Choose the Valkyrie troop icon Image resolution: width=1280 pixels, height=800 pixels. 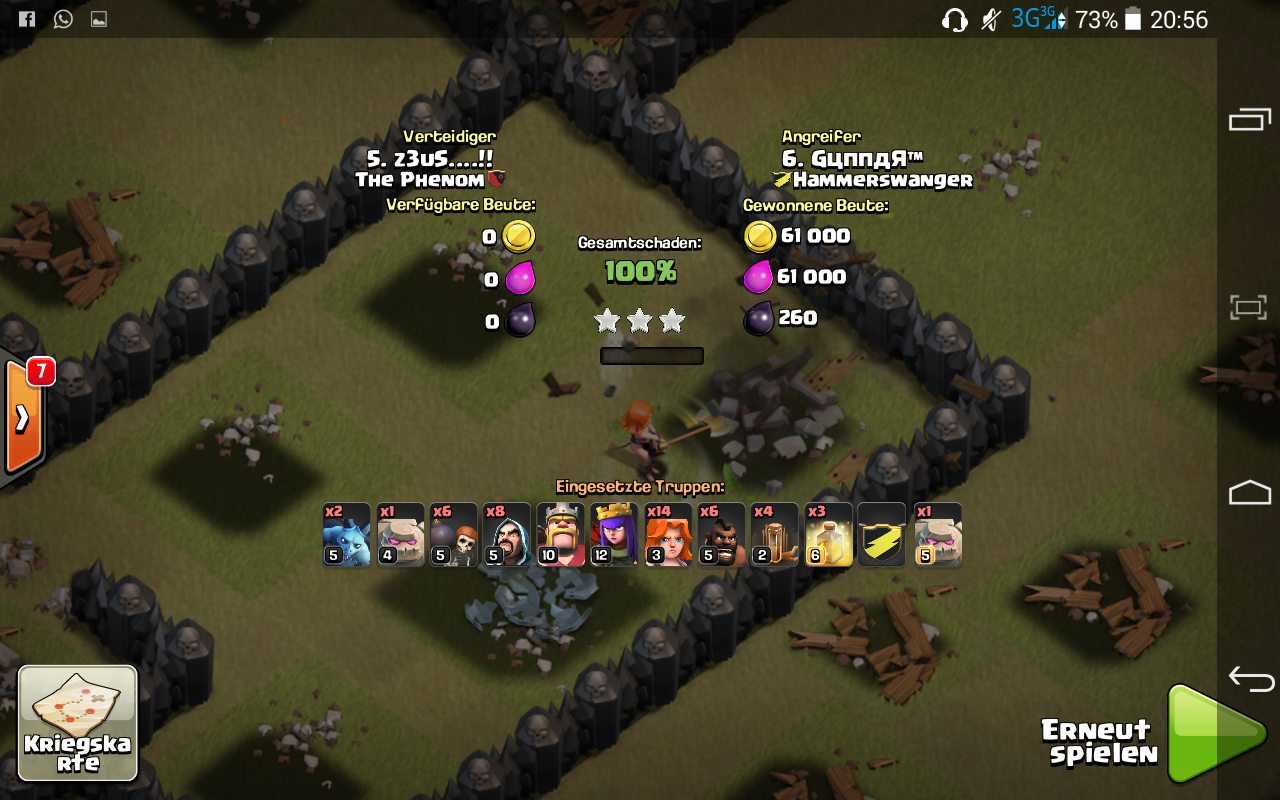click(x=668, y=535)
